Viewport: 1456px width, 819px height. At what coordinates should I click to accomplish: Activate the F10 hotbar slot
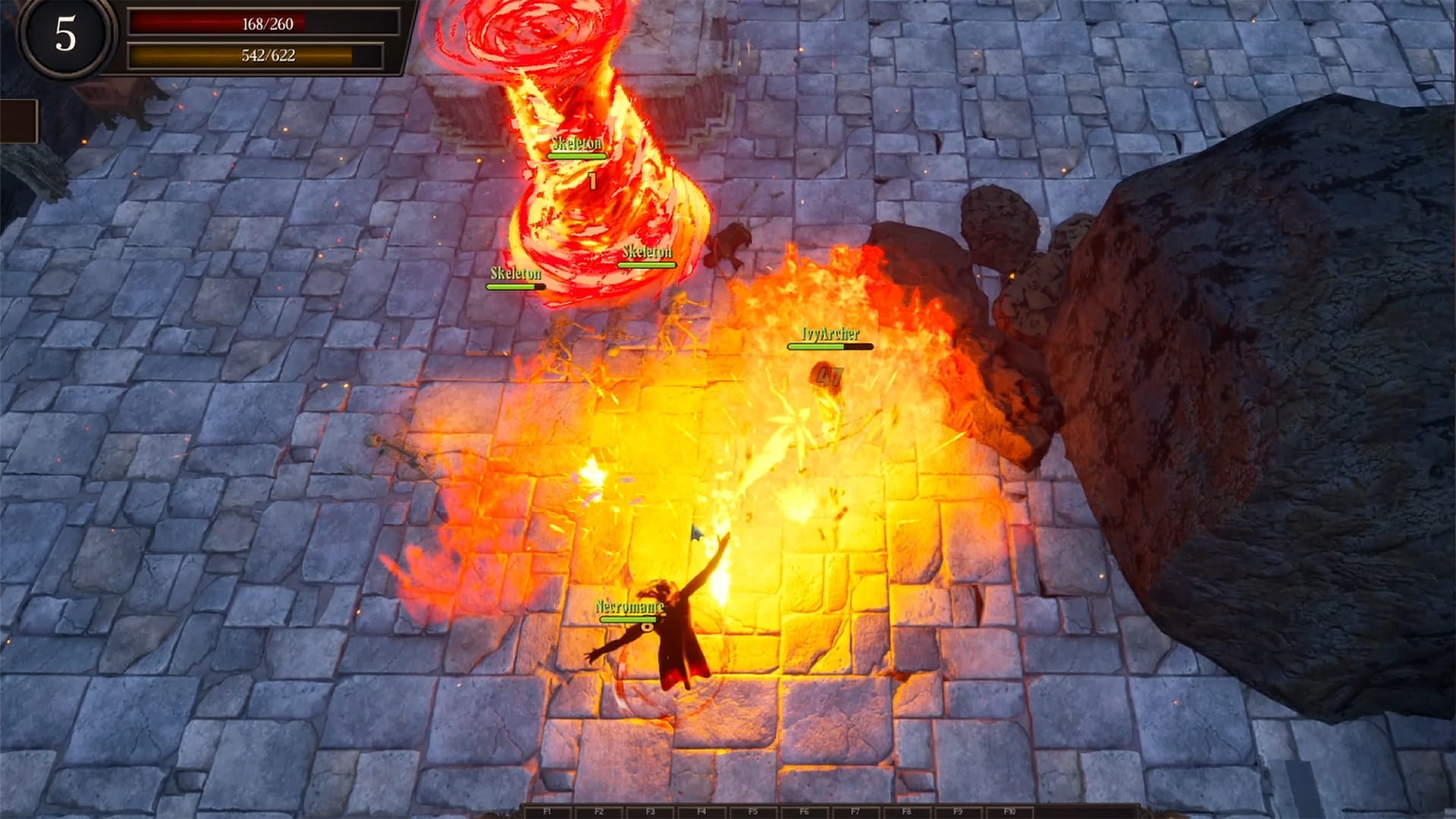point(1009,811)
